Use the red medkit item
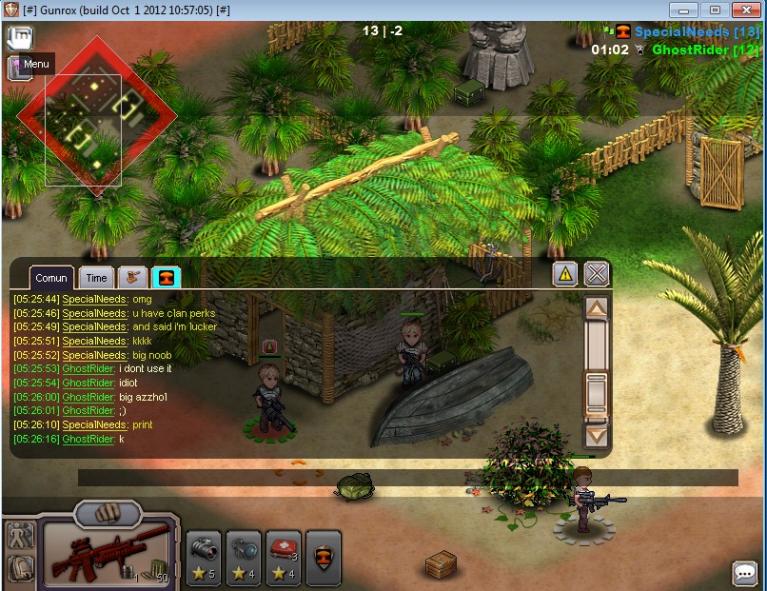Viewport: 767px width, 591px height. click(x=283, y=557)
